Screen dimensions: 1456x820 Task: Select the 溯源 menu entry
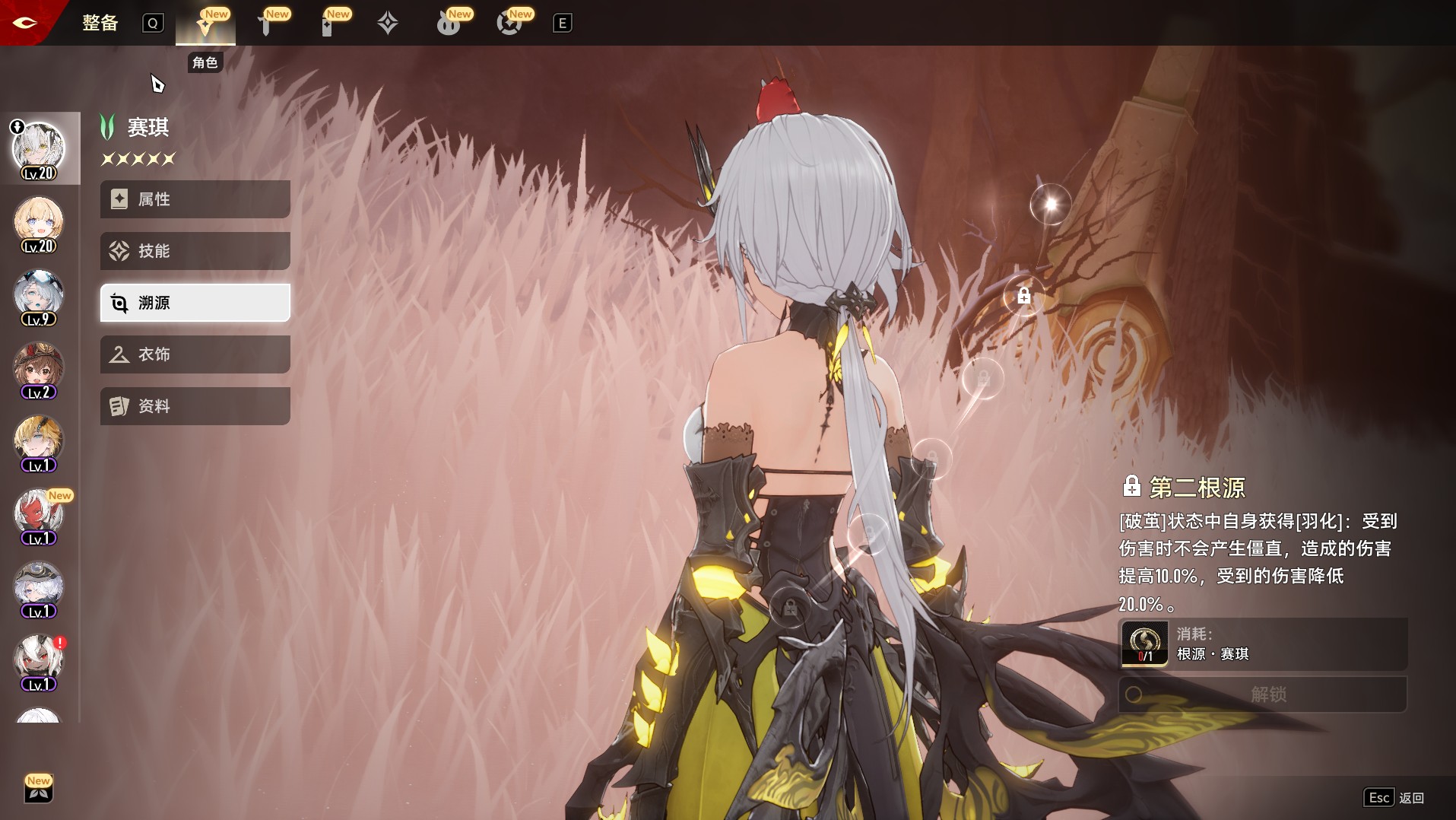pos(195,303)
